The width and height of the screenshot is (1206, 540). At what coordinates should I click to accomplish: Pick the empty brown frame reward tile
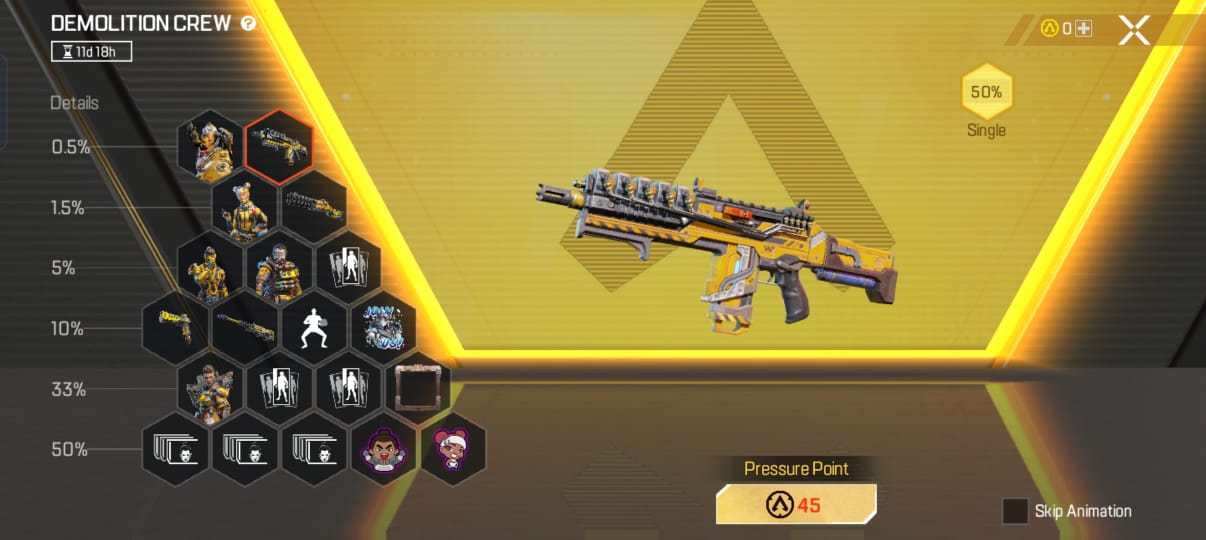[416, 387]
